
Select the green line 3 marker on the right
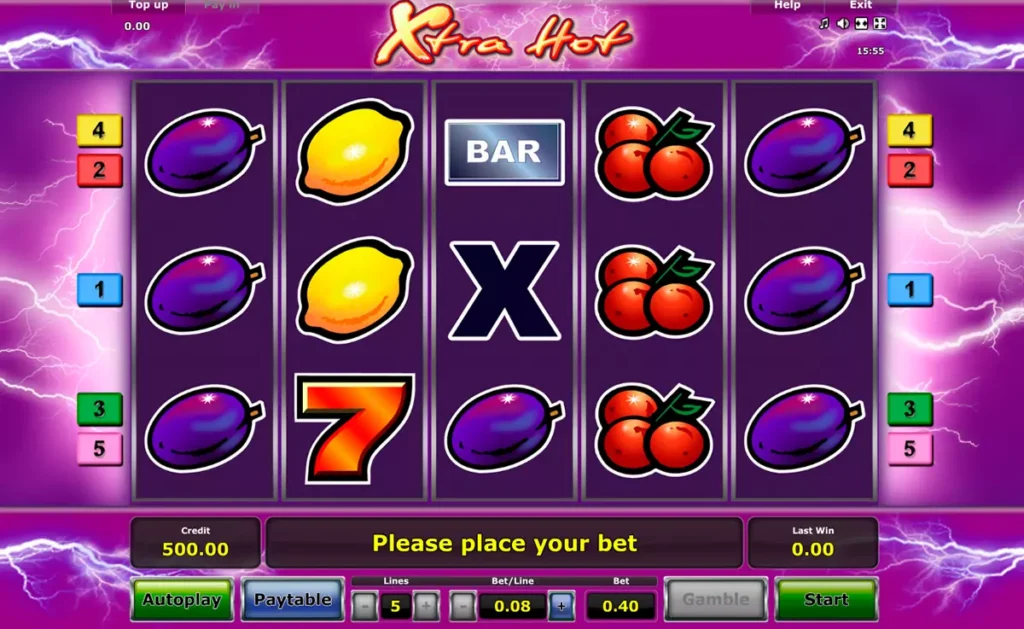pos(910,409)
